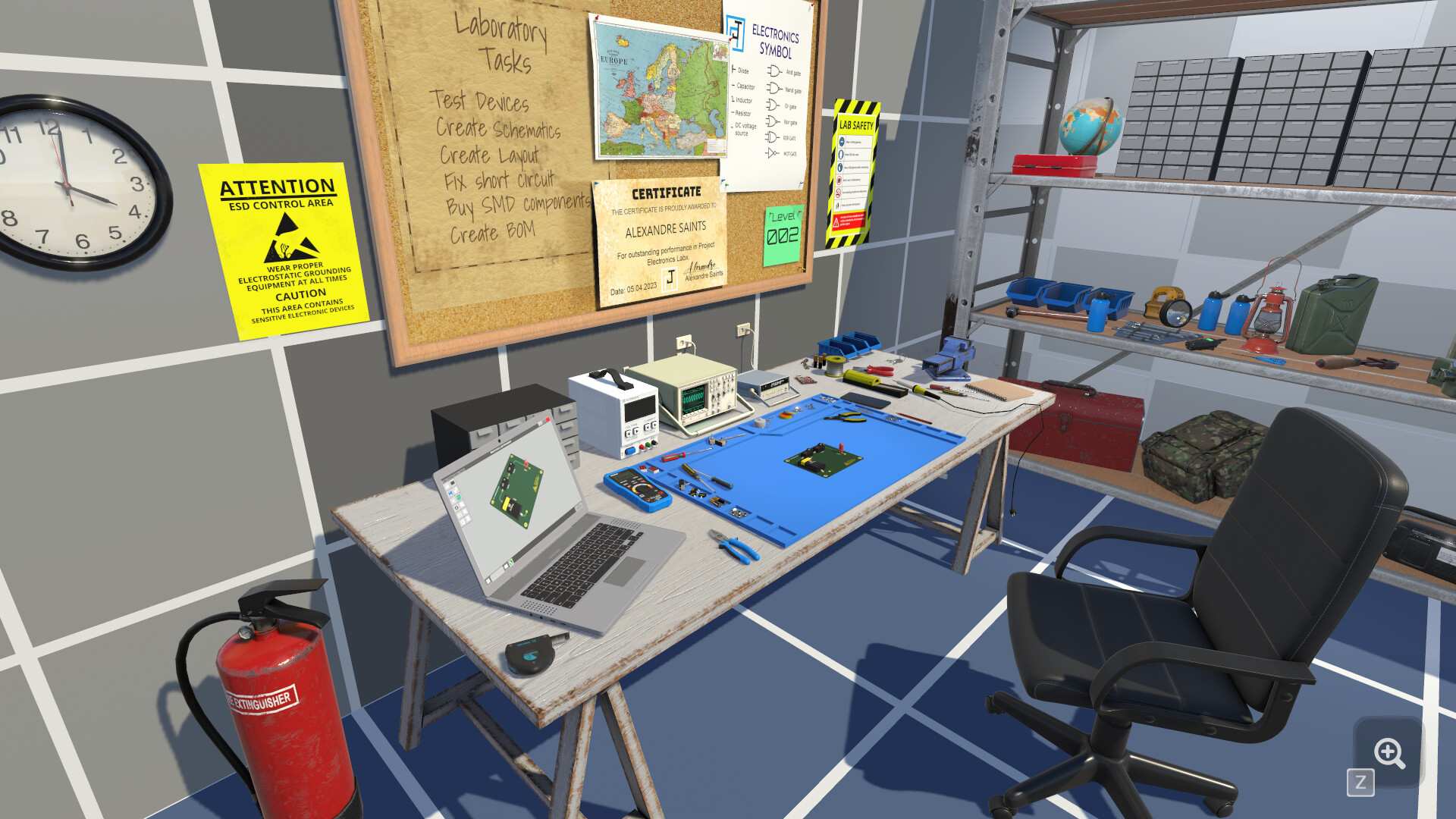Click the circular prohibition icon in the laptop sidebar
This screenshot has height=819, width=1456.
click(457, 507)
